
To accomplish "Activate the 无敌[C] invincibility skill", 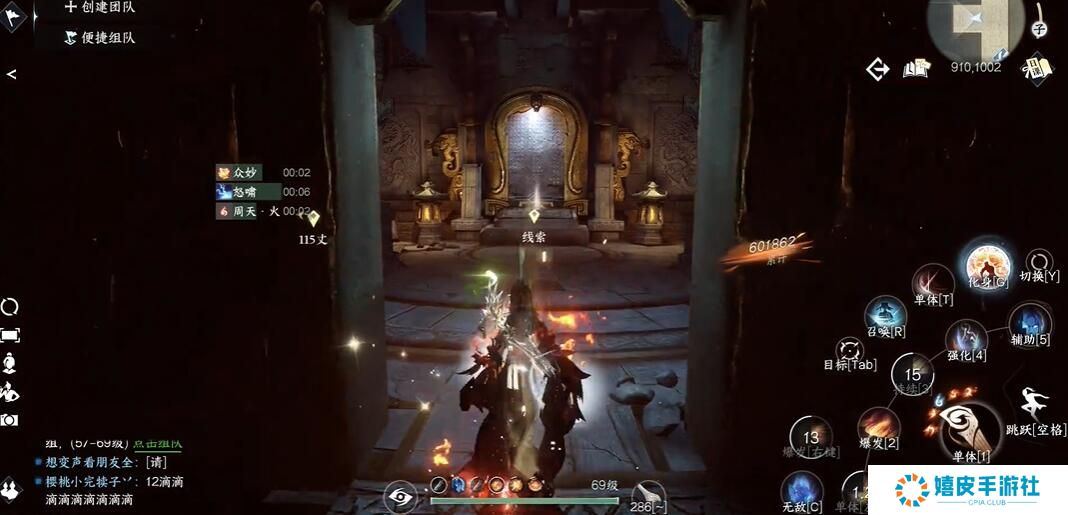I will tap(801, 490).
